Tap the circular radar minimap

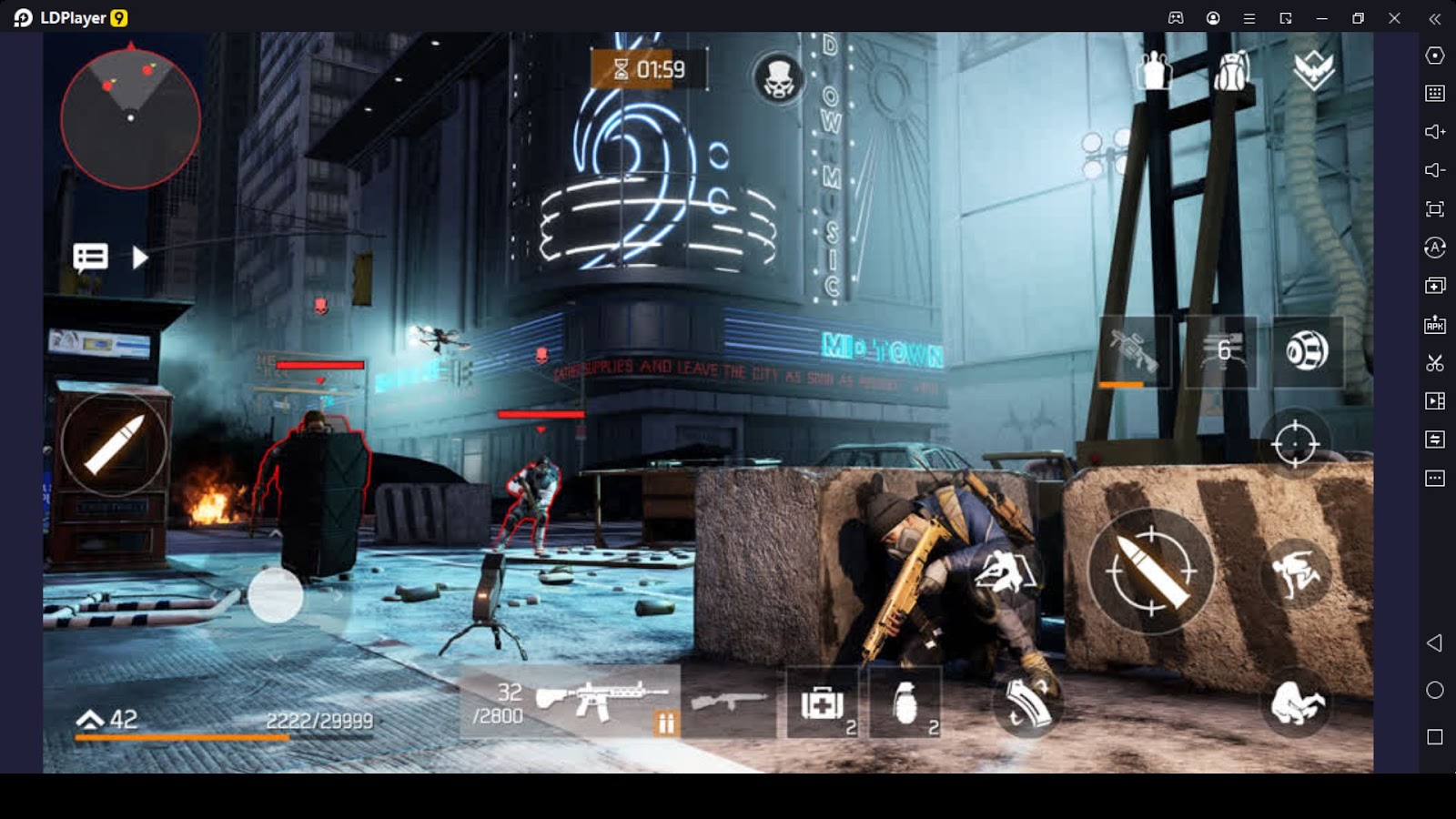(130, 118)
